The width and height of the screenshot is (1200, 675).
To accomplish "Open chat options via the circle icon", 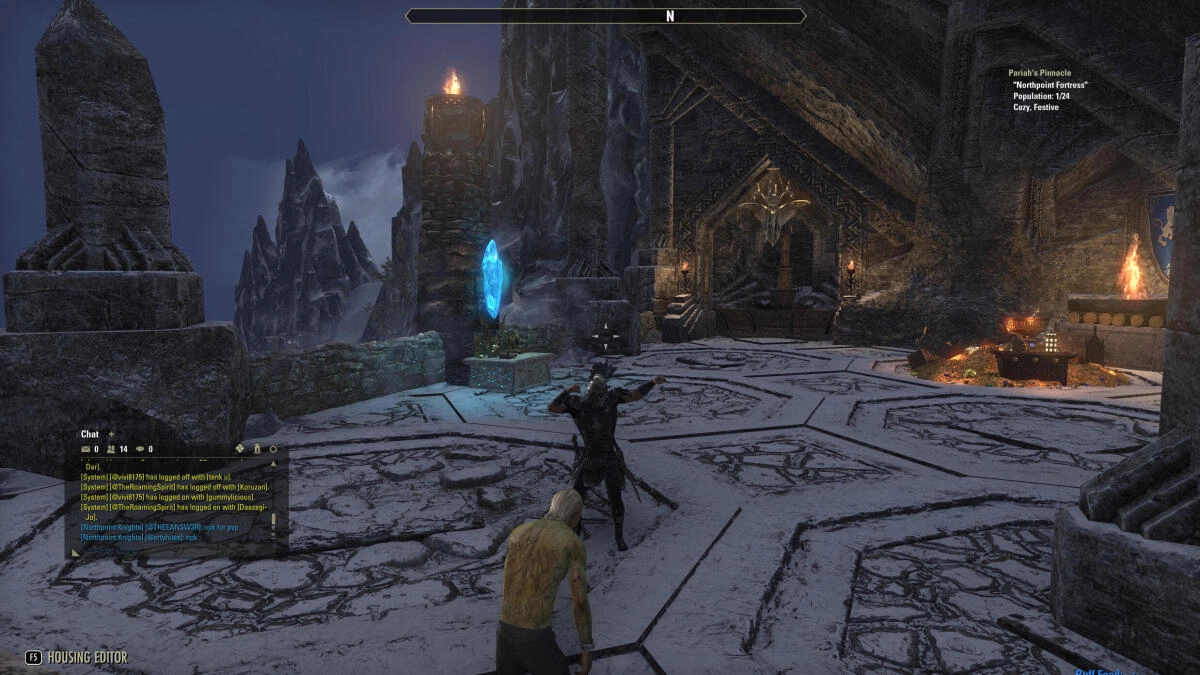I will tap(273, 449).
